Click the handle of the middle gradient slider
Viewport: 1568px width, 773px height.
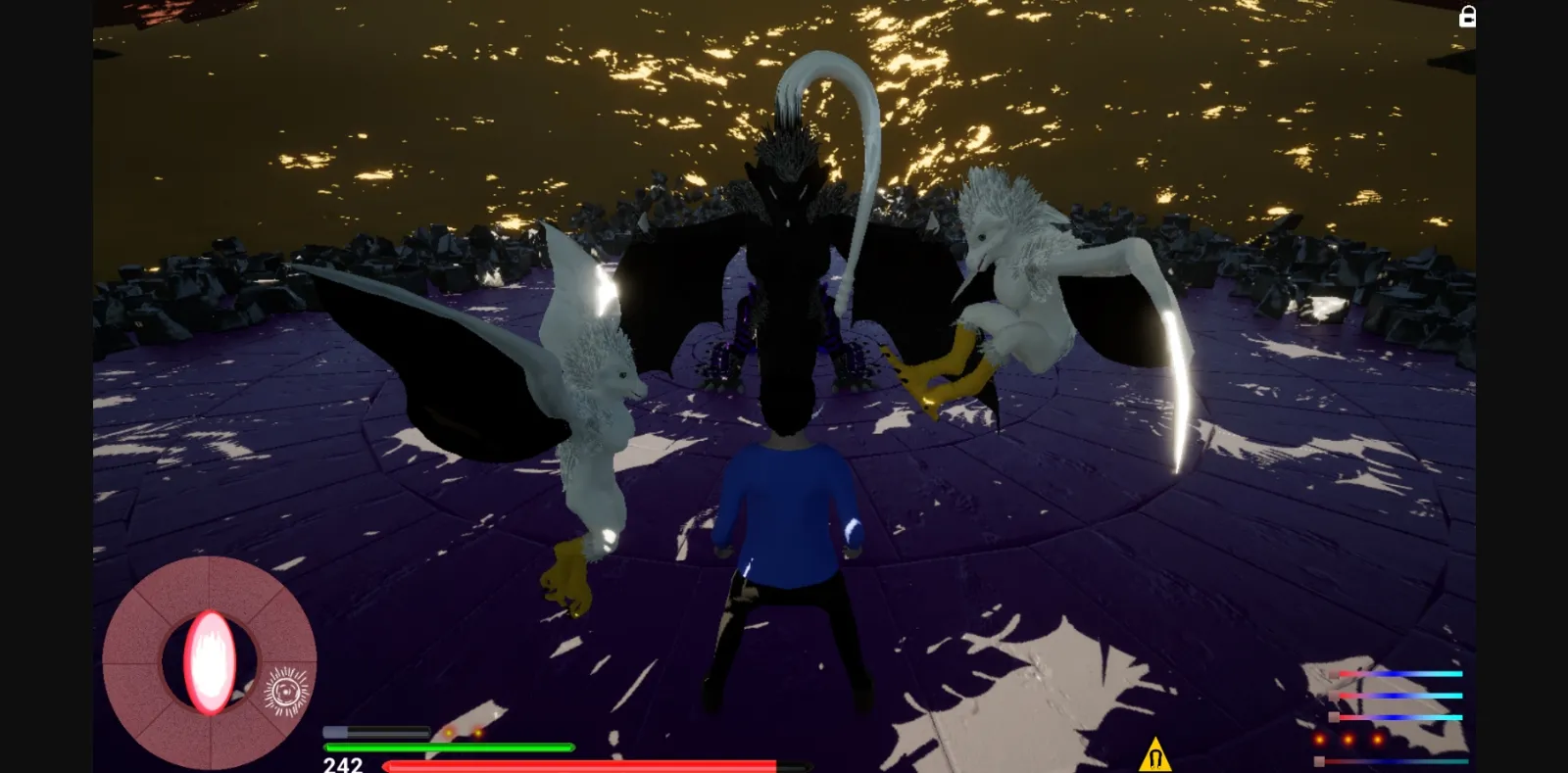pyautogui.click(x=1334, y=696)
